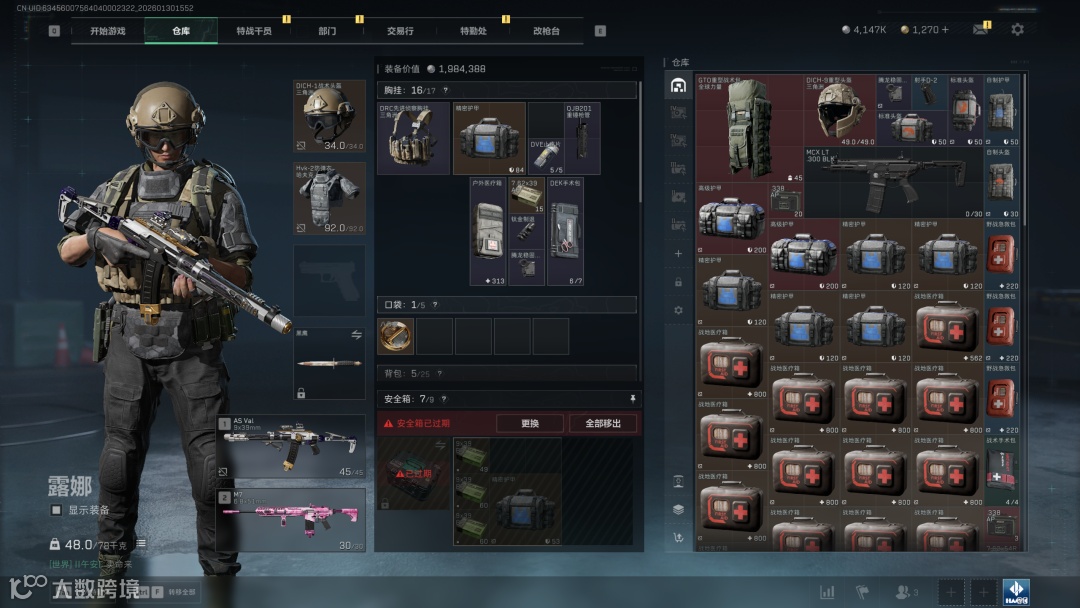Open the settings gear icon

click(1017, 30)
